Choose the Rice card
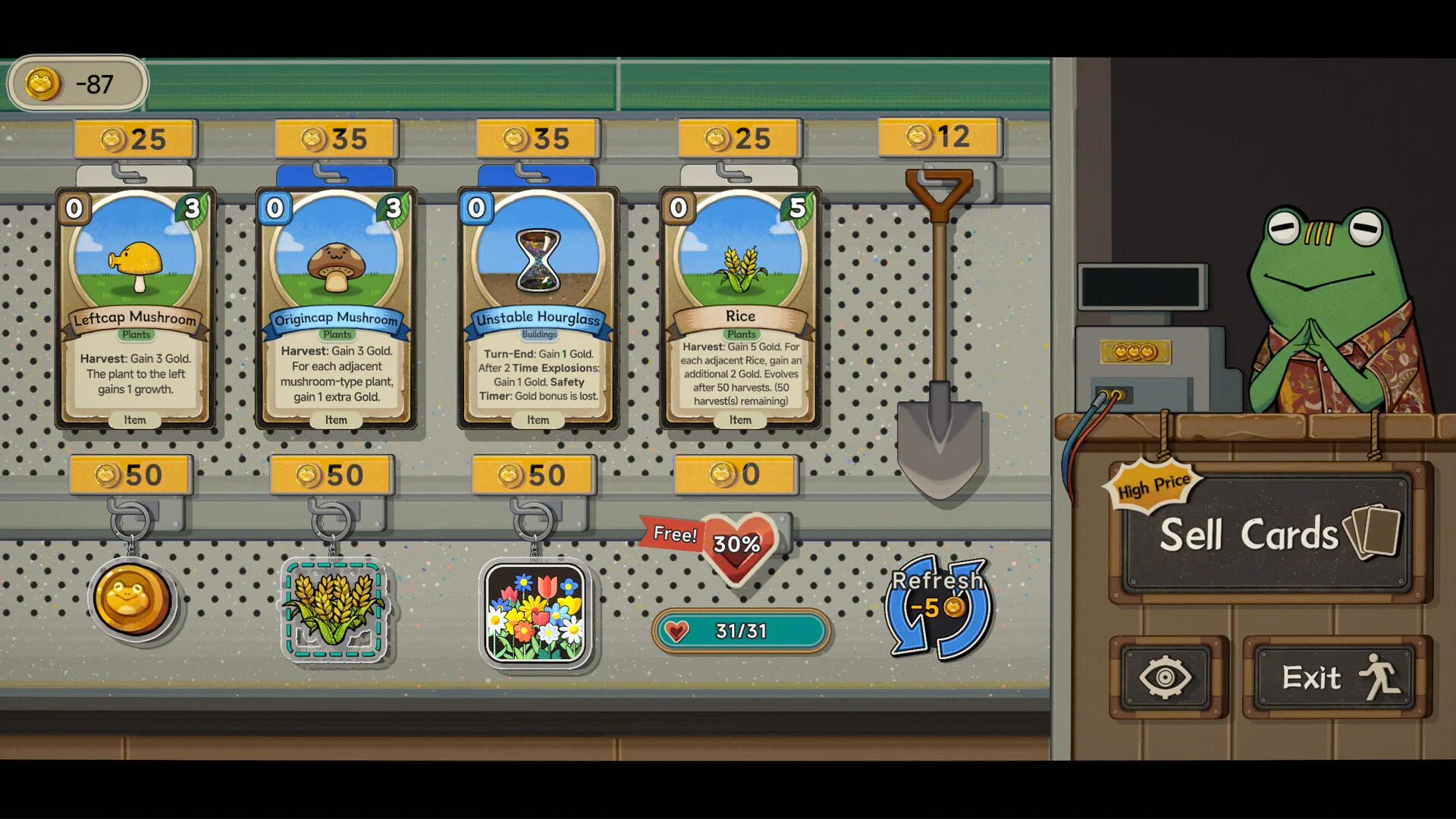Screen dimensions: 1456x819 pyautogui.click(x=740, y=309)
